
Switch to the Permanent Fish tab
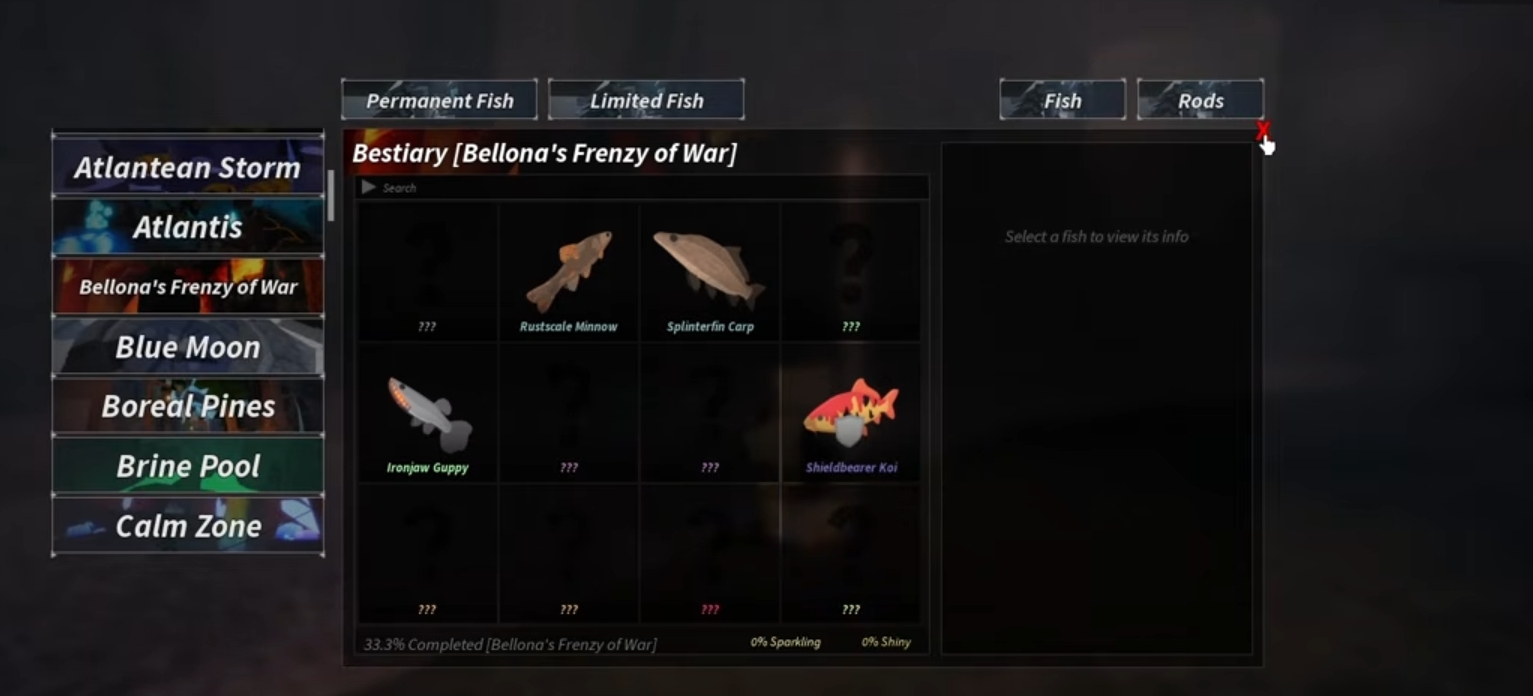(x=439, y=100)
